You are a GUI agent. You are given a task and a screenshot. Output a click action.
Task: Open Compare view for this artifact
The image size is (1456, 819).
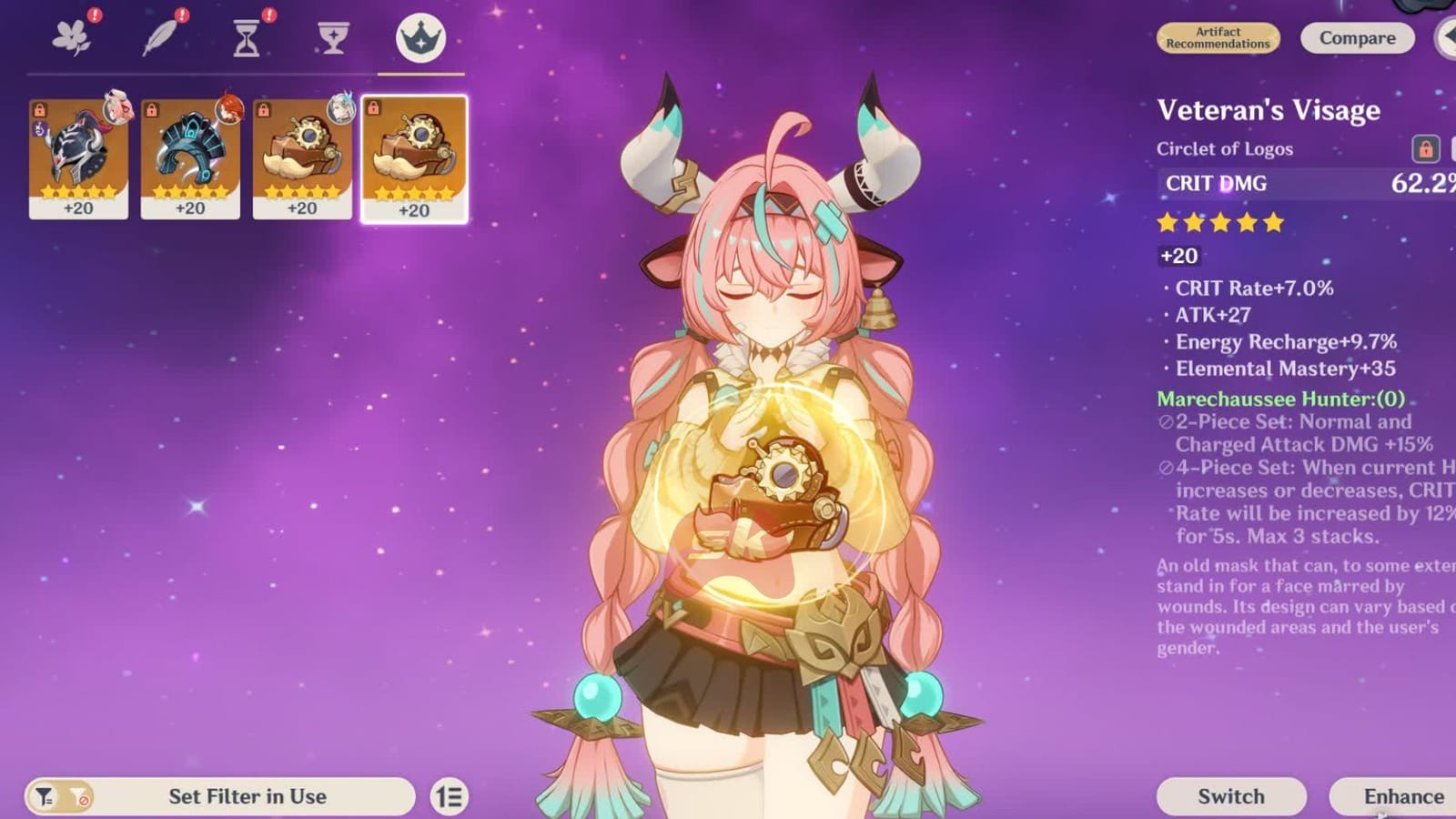pos(1356,37)
